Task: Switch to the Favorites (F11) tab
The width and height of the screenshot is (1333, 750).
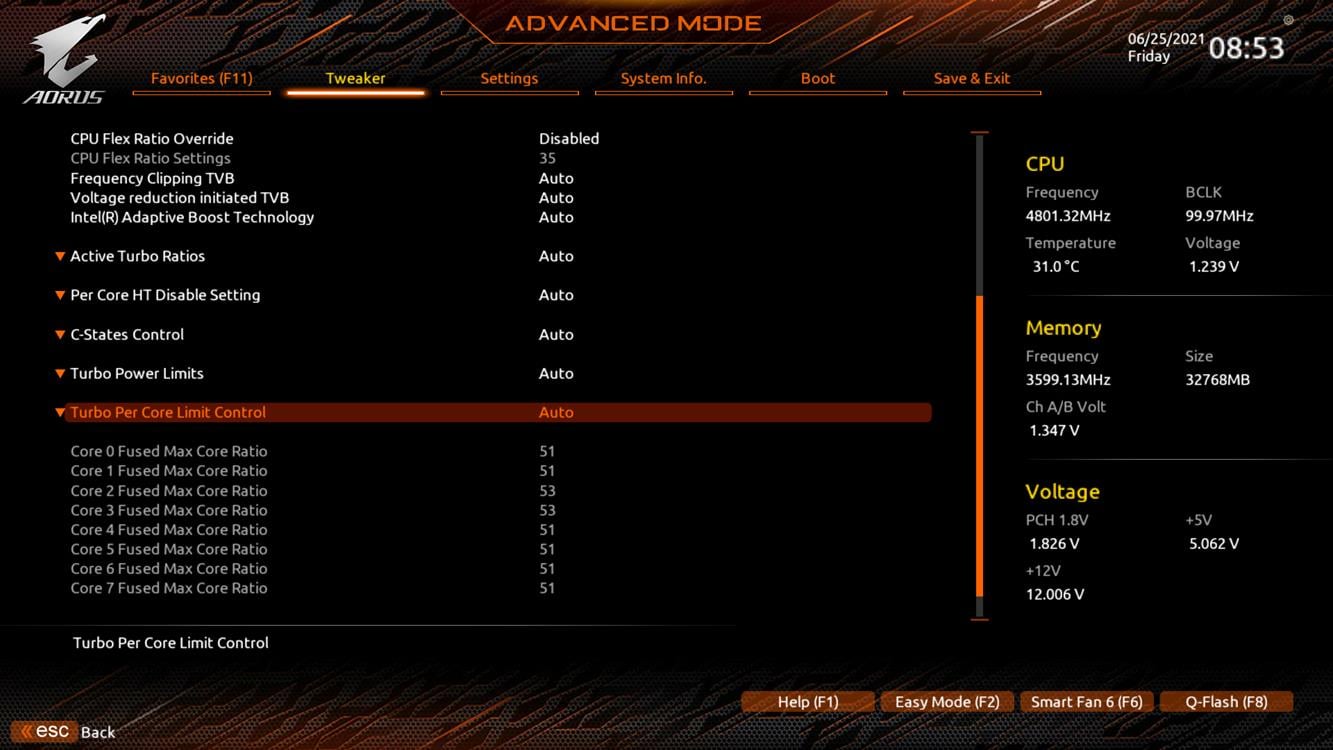Action: 201,78
